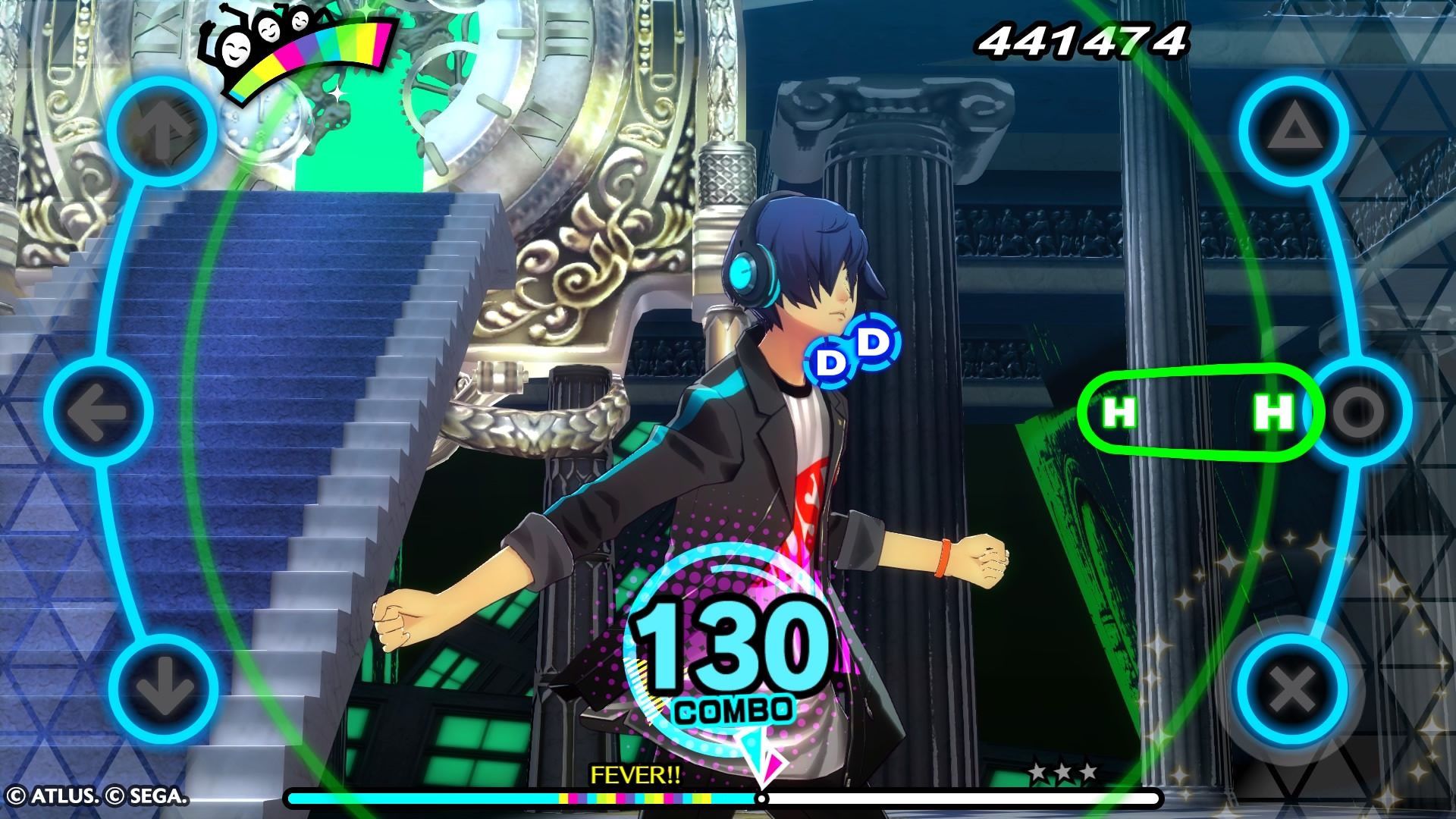Image resolution: width=1456 pixels, height=819 pixels.
Task: Tap the left arrow note target
Action: click(99, 413)
